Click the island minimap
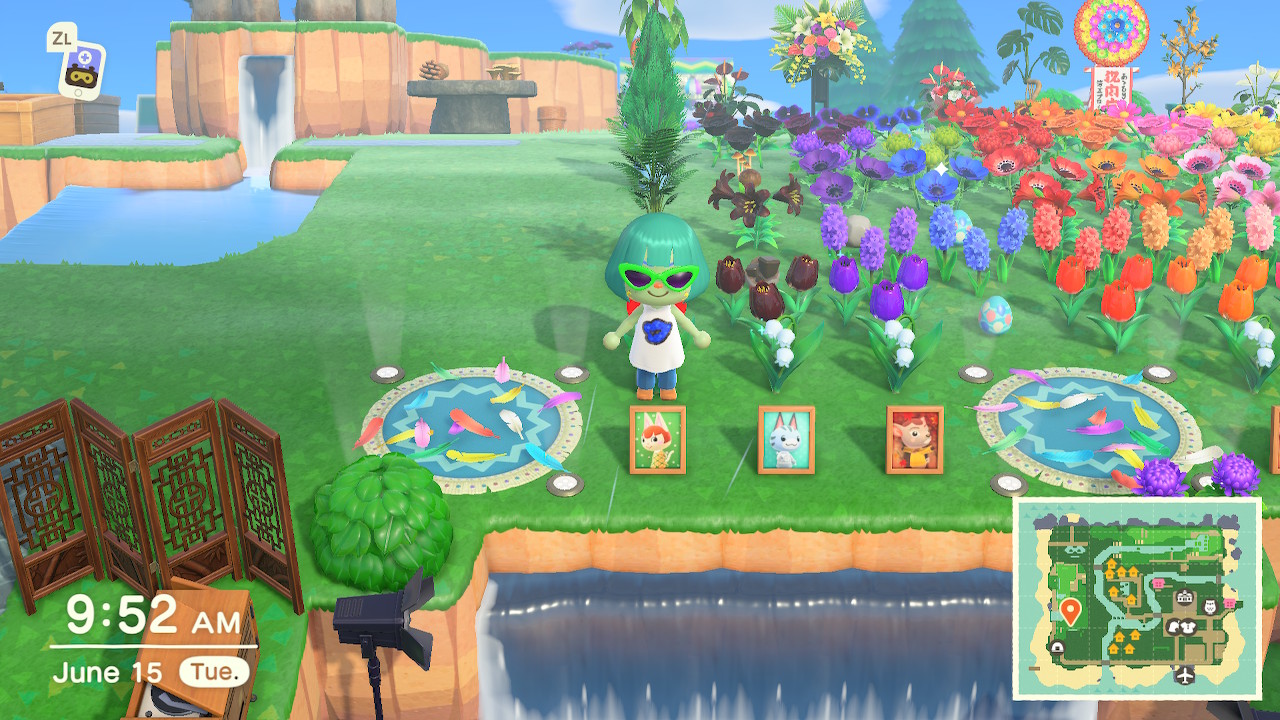Screen dimensions: 1280x720 tap(1137, 598)
